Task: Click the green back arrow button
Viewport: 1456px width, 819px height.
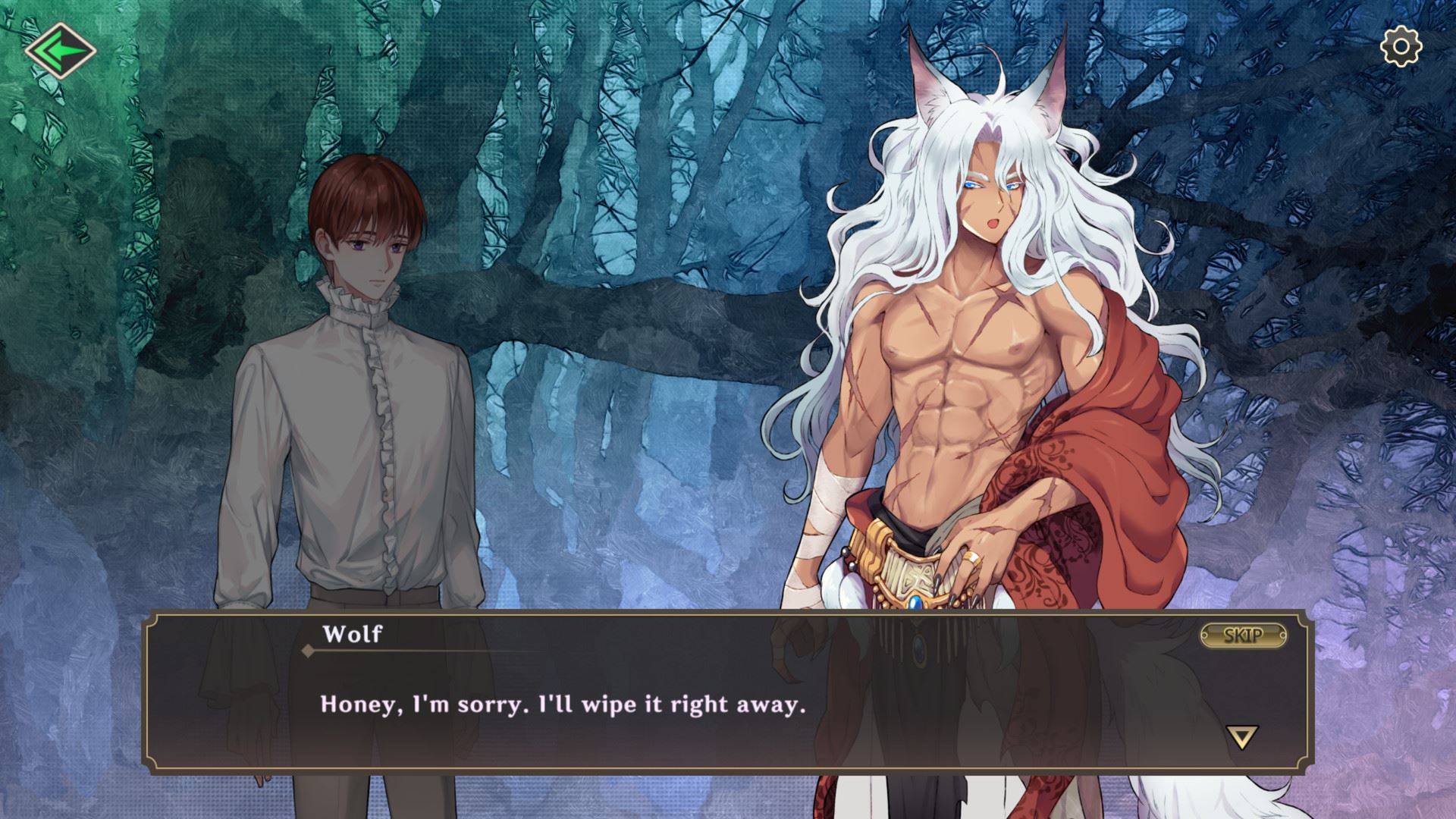Action: click(60, 52)
